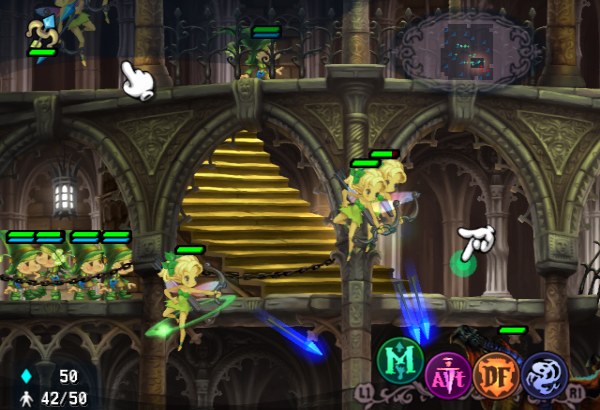
Task: Select the purple AT attack command
Action: point(448,375)
